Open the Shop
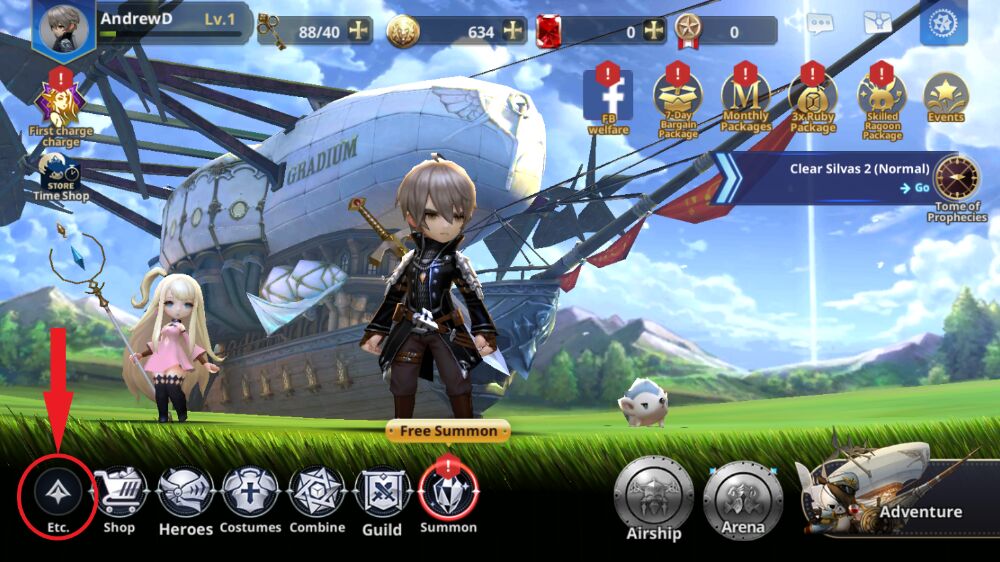The height and width of the screenshot is (562, 1000). point(119,494)
